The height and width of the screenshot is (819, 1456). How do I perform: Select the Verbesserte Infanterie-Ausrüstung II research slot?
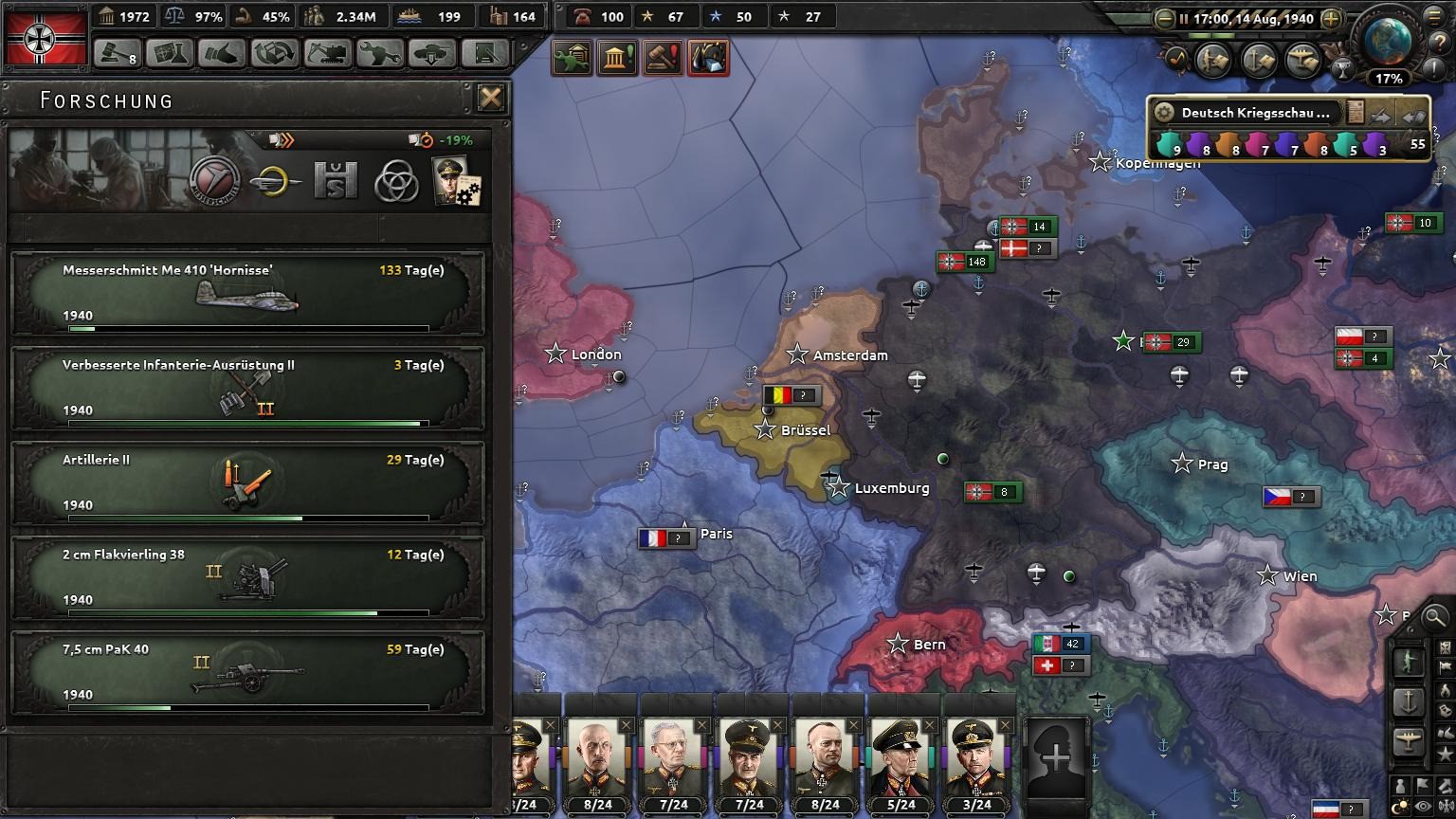pos(247,388)
